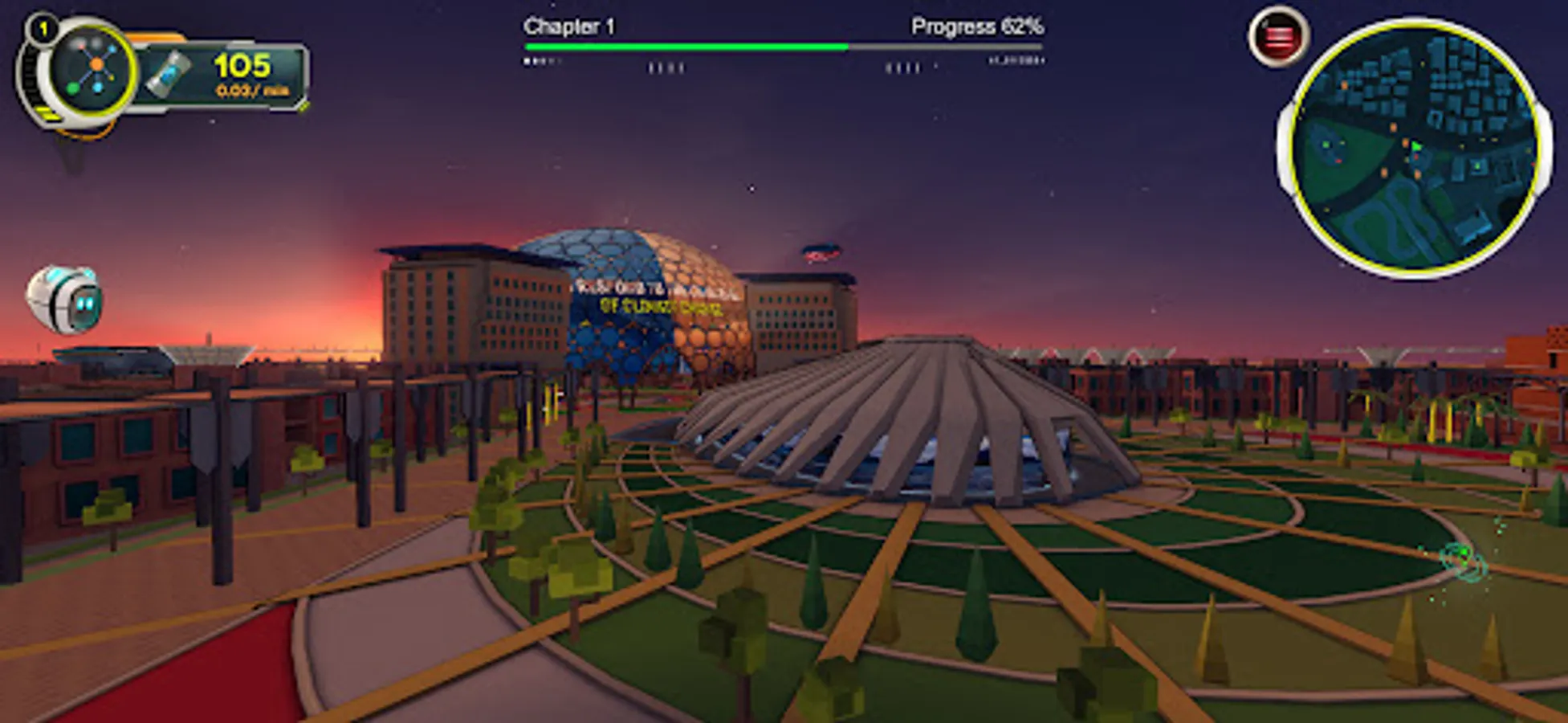Tap the blimp flying near the dome

823,251
